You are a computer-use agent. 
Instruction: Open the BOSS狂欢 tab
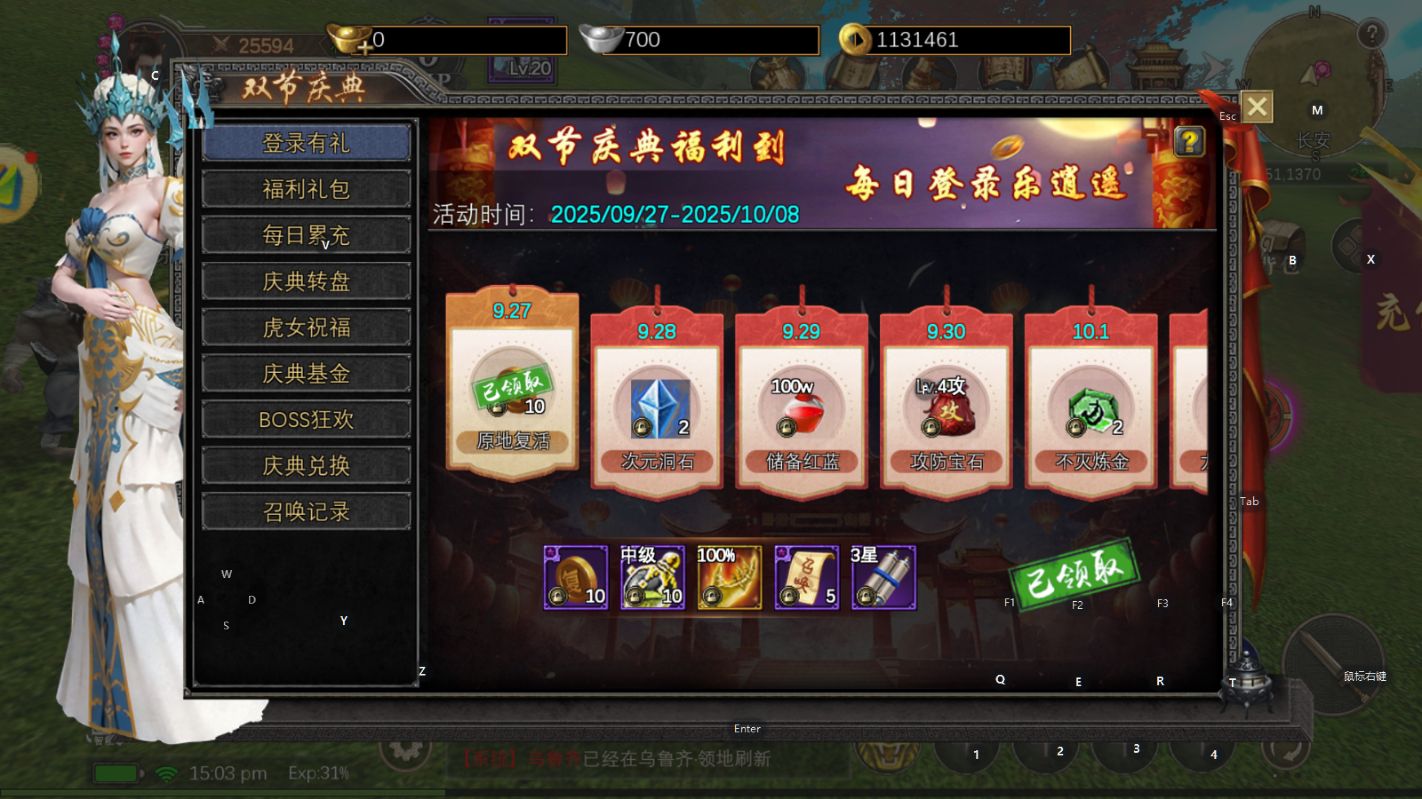[x=305, y=419]
